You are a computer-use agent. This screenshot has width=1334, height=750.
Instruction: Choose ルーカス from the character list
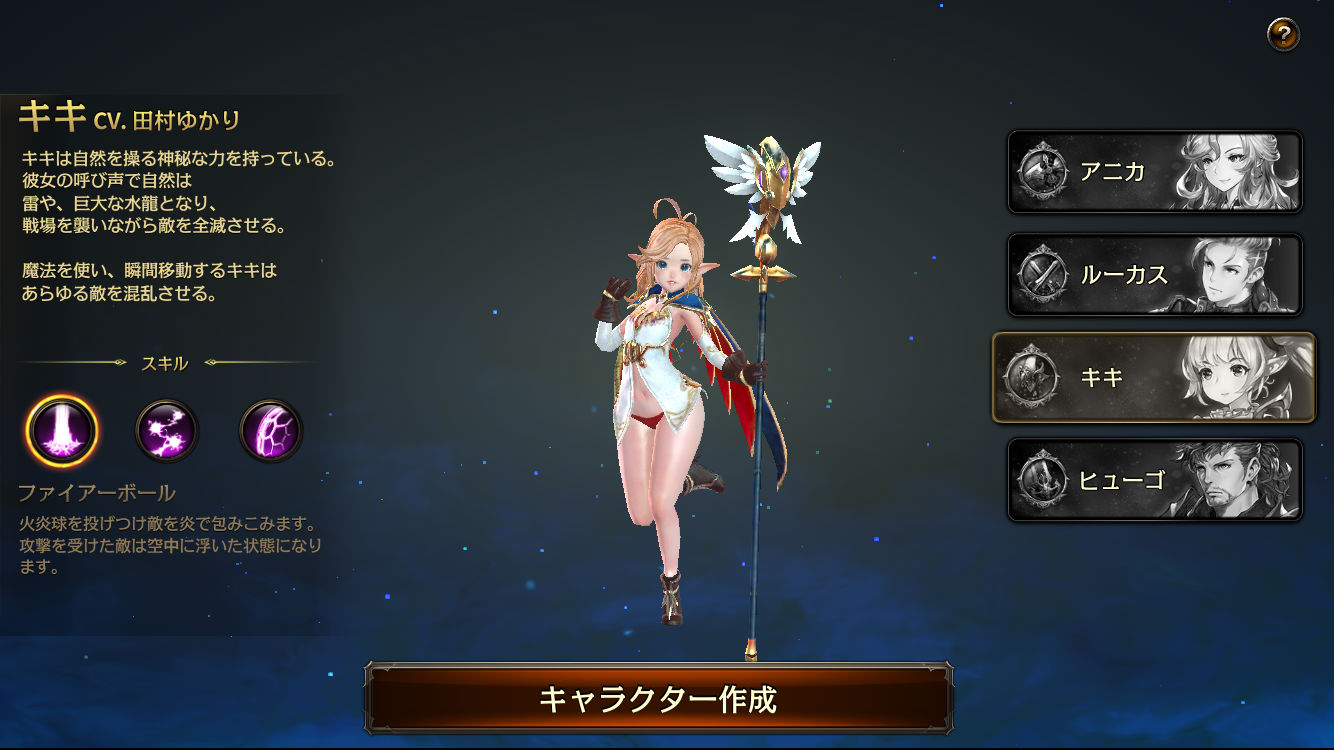pyautogui.click(x=1154, y=275)
